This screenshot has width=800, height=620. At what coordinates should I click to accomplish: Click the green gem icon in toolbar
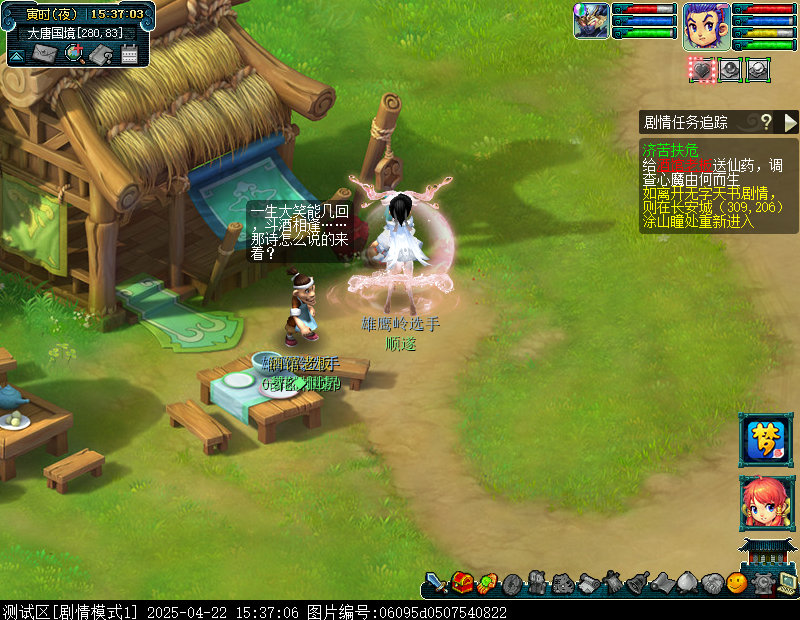487,582
